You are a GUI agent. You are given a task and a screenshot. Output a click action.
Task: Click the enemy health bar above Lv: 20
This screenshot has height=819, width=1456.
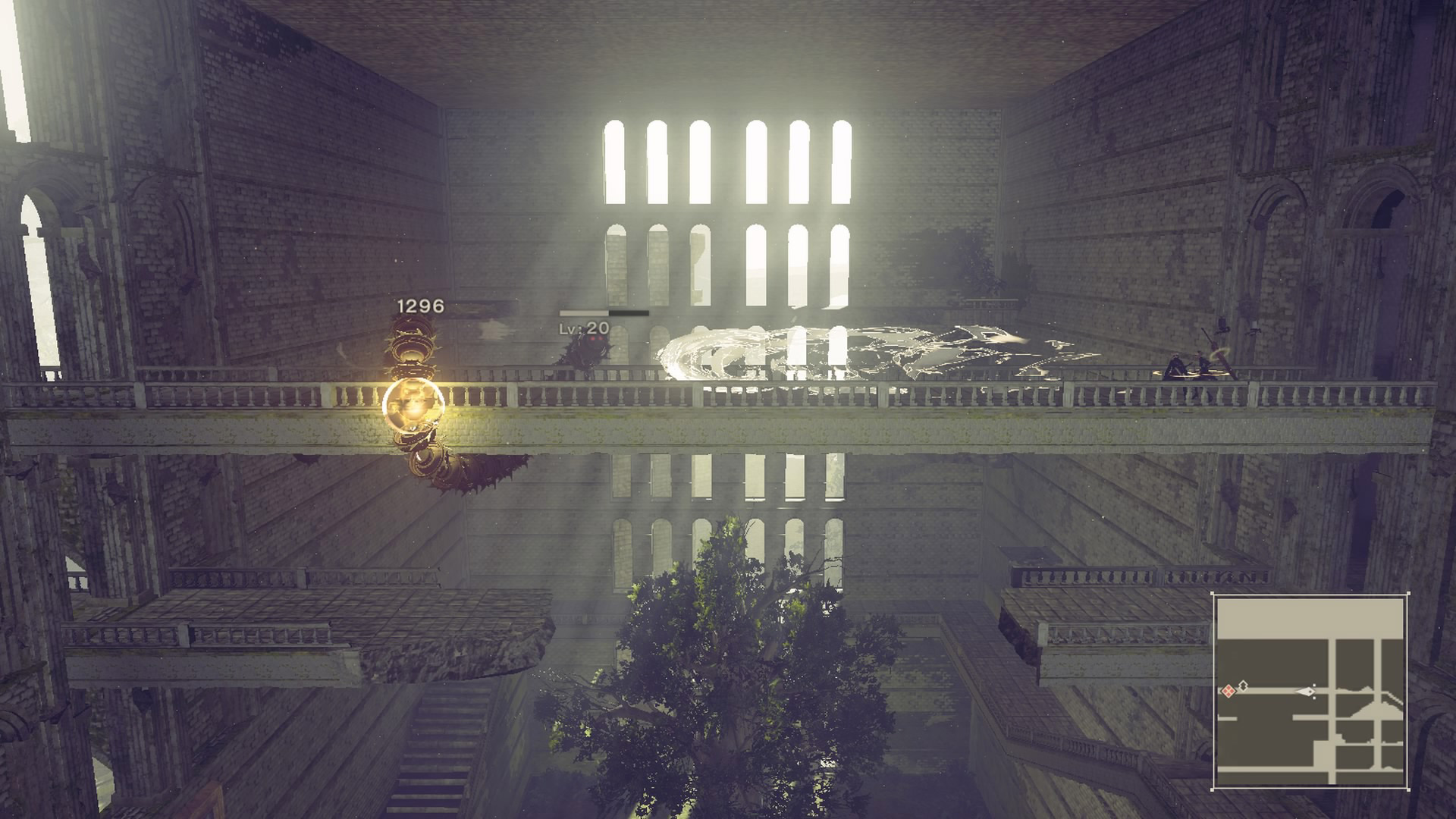(603, 312)
